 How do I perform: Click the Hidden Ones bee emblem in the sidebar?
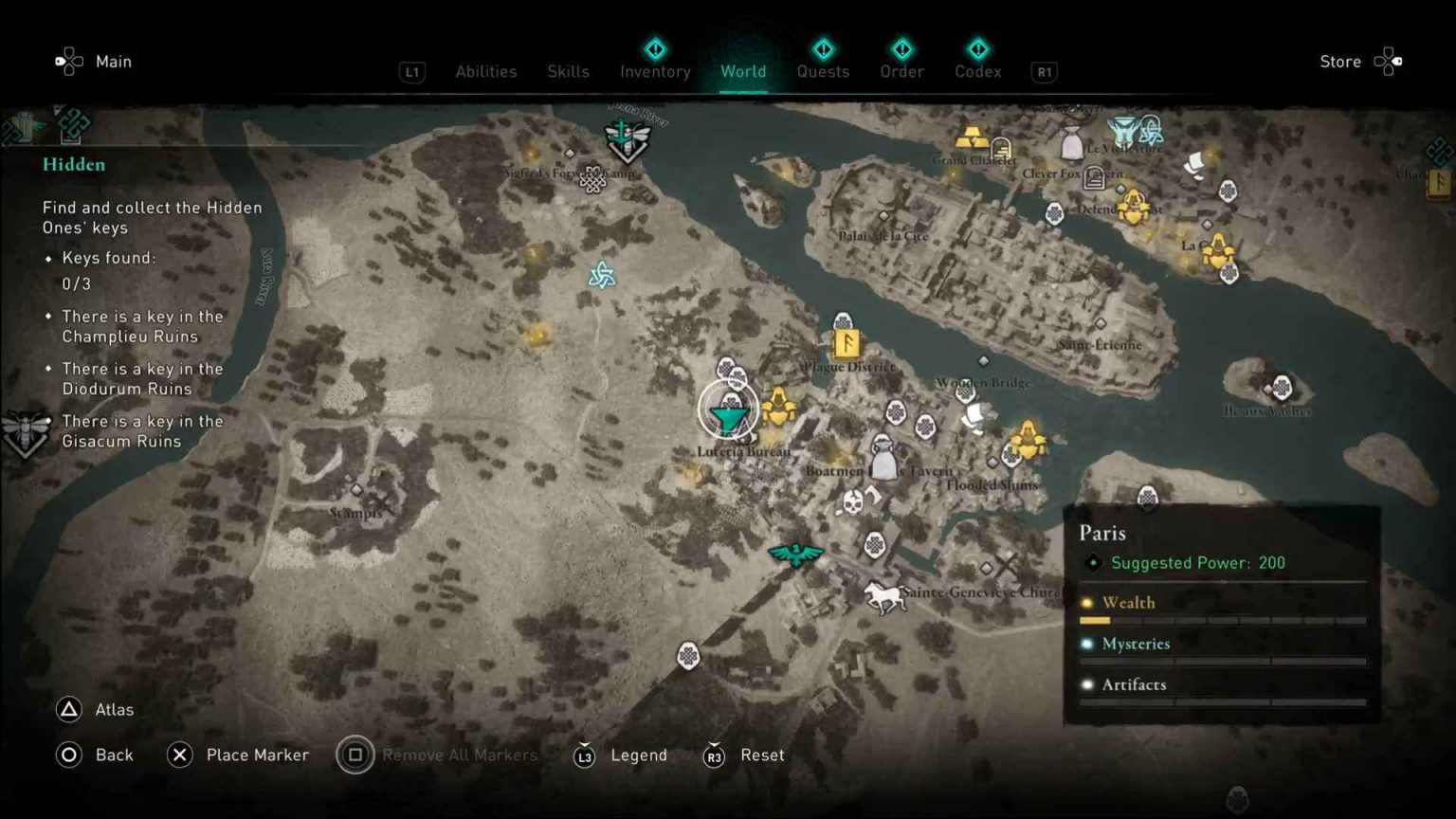tap(26, 431)
